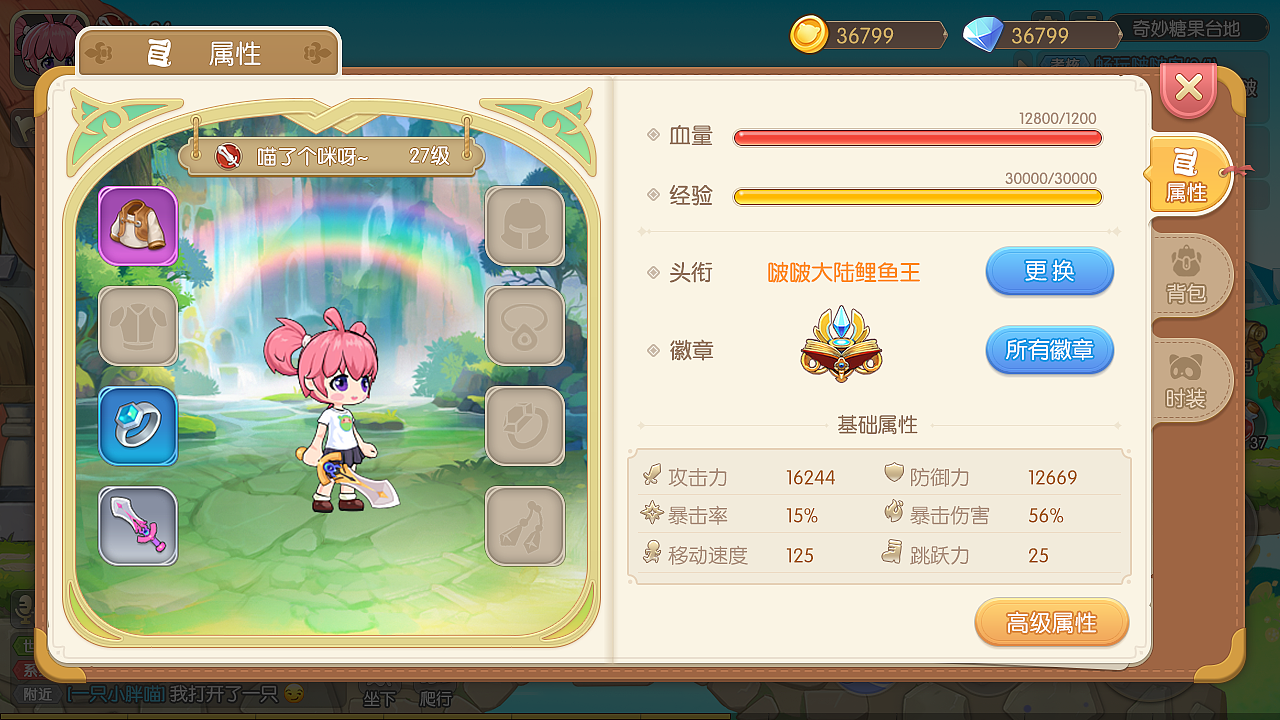This screenshot has width=1280, height=720.
Task: Open 高级属性 advanced attributes
Action: pyautogui.click(x=1051, y=621)
